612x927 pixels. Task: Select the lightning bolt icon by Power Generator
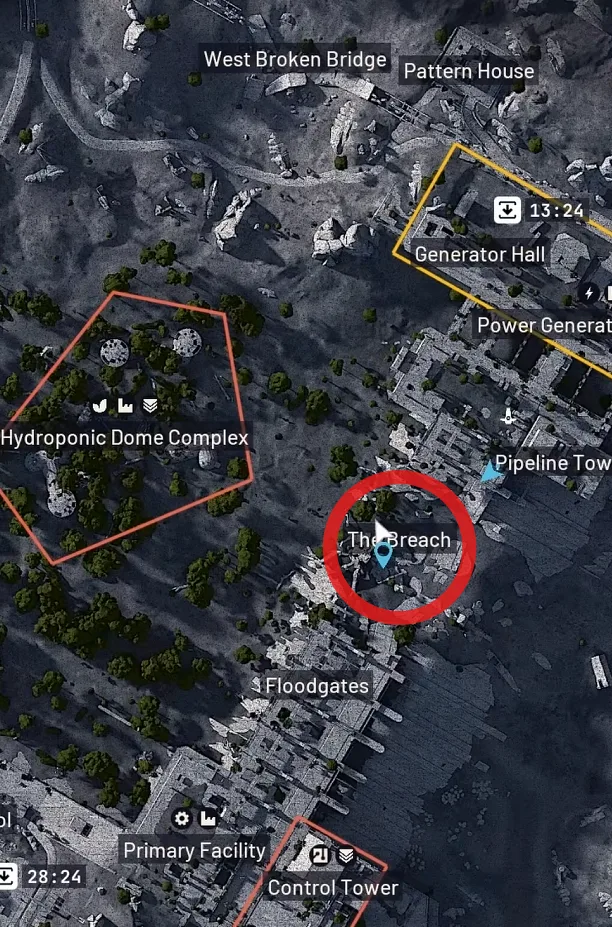coord(591,294)
